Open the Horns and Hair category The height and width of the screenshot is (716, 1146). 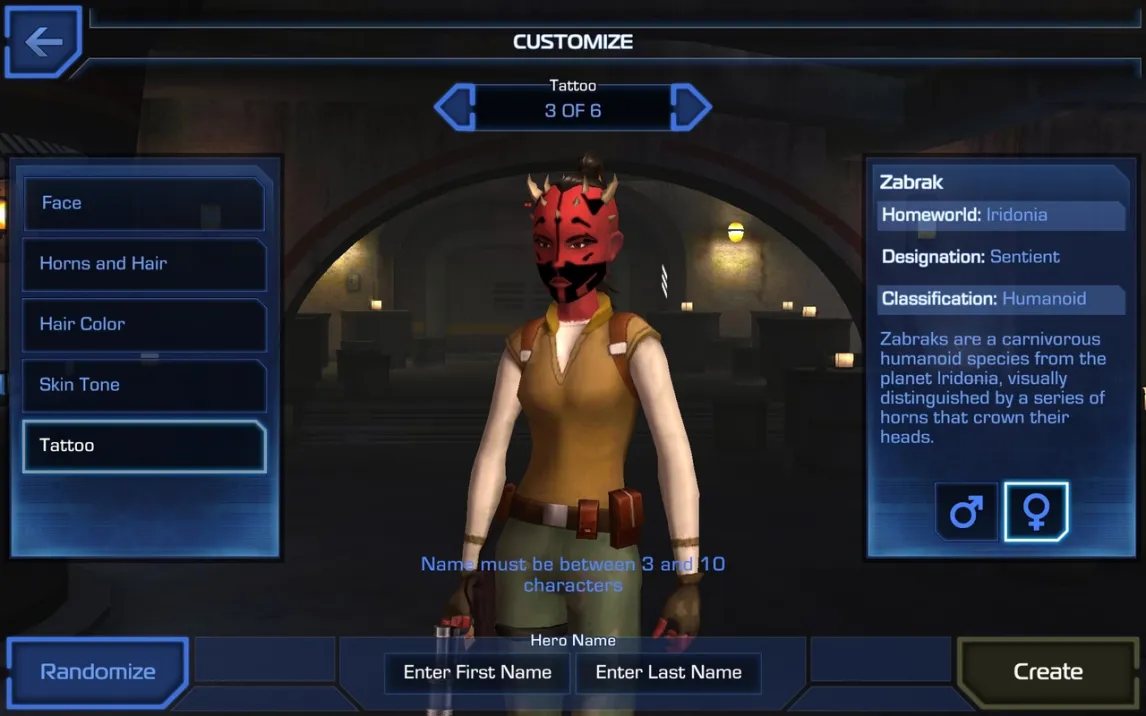[x=144, y=264]
